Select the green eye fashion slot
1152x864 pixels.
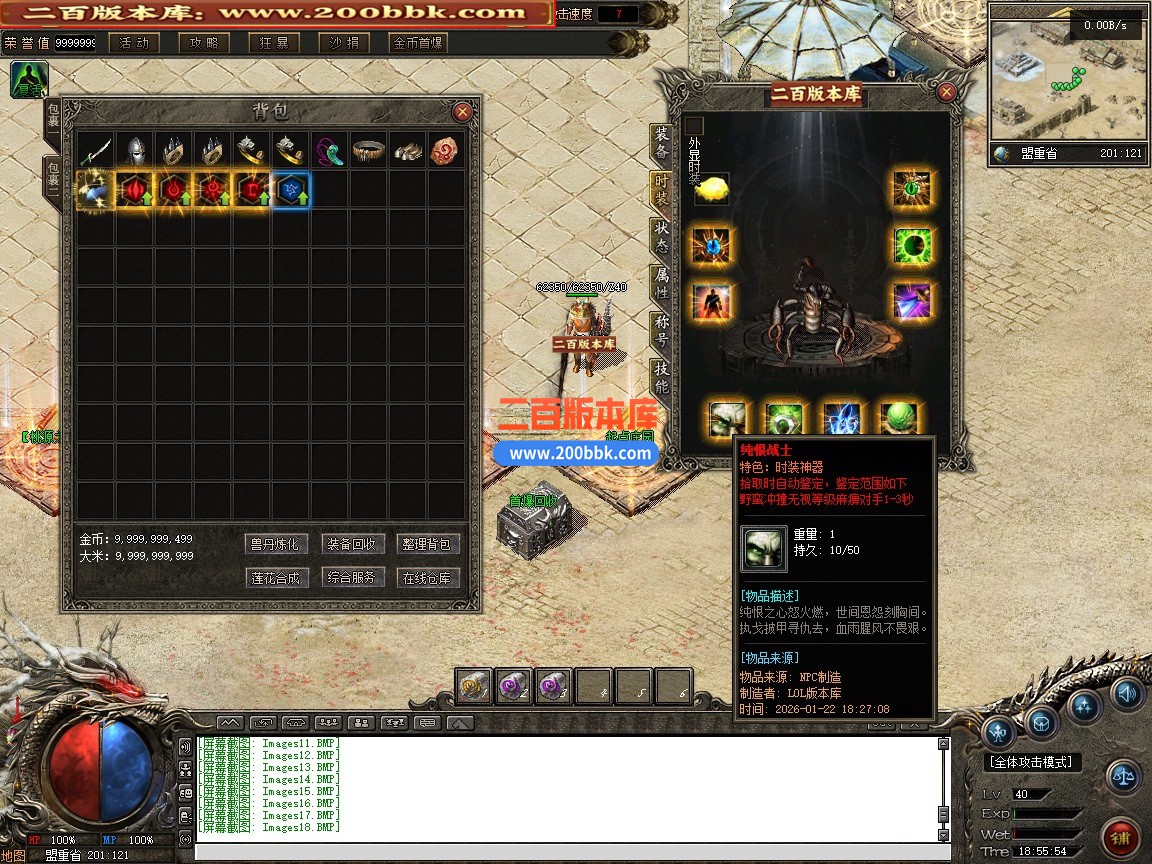[x=912, y=244]
